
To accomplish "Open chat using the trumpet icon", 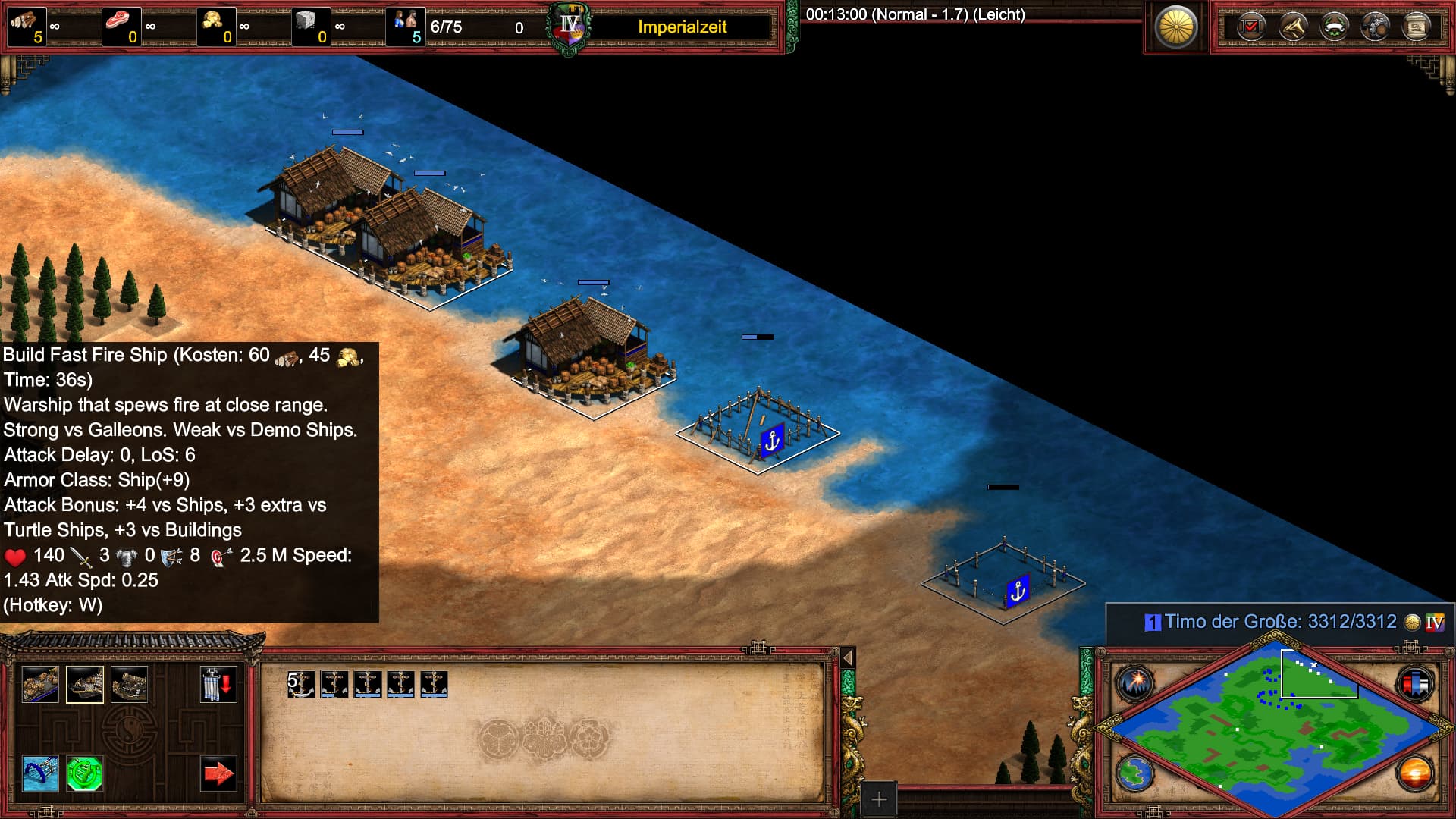I will click(1295, 27).
